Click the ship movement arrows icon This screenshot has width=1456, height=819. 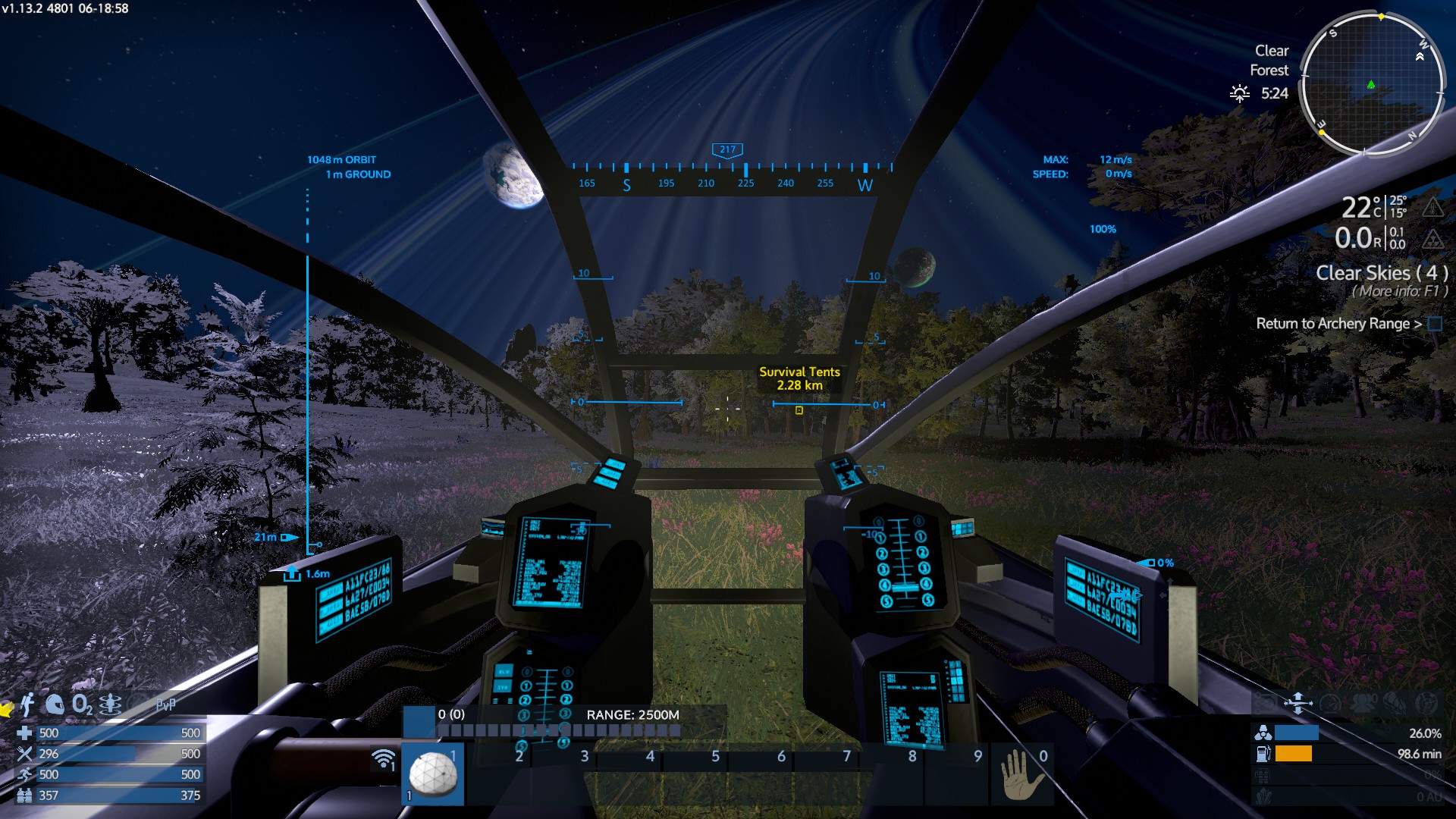[1298, 703]
